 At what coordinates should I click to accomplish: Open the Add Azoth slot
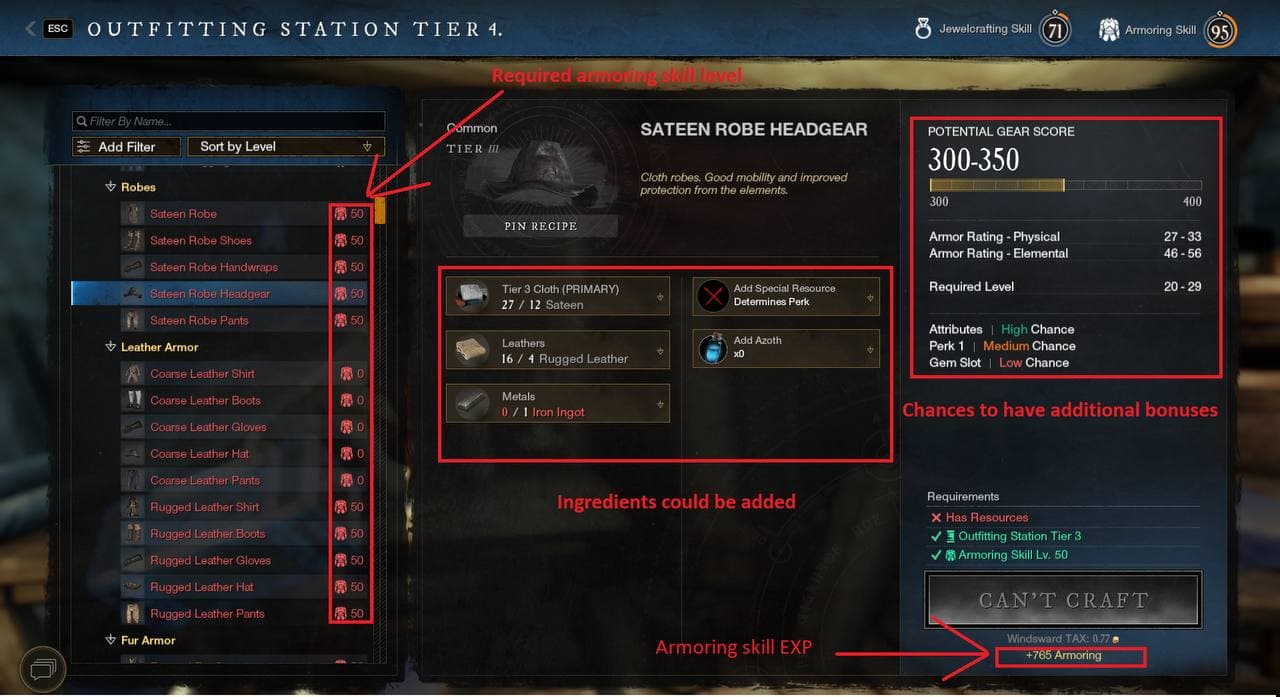pyautogui.click(x=786, y=348)
